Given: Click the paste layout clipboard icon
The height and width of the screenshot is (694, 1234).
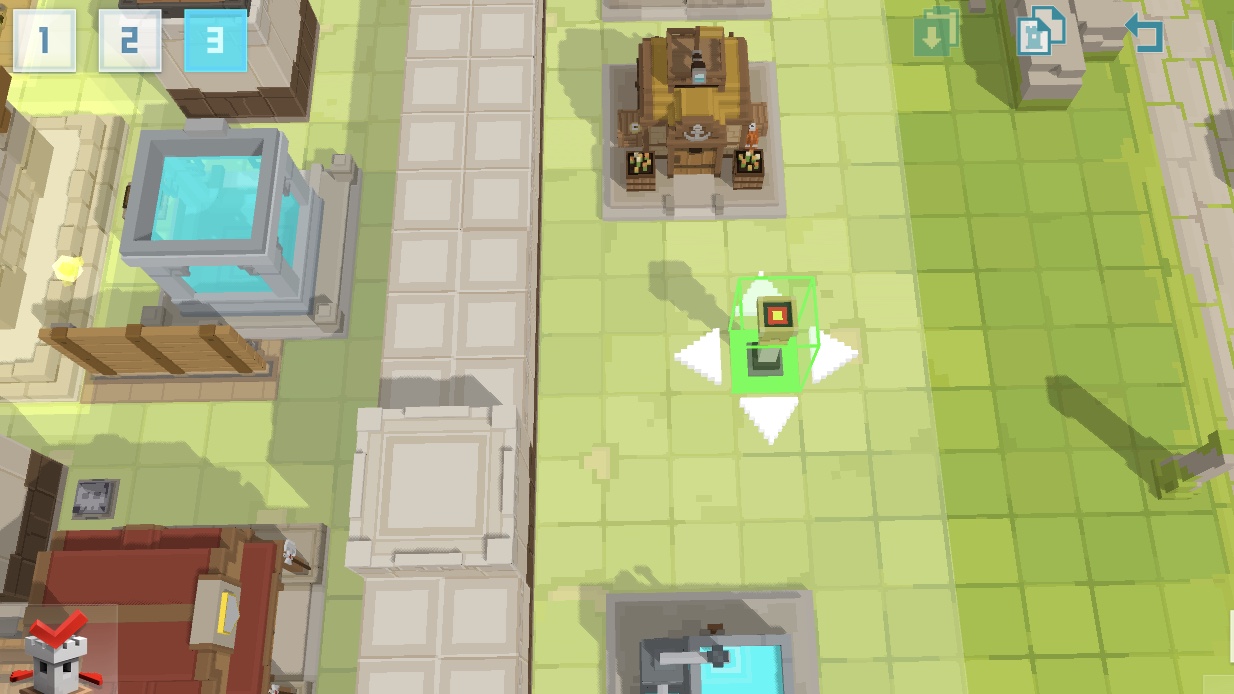Looking at the screenshot, I should point(935,35).
